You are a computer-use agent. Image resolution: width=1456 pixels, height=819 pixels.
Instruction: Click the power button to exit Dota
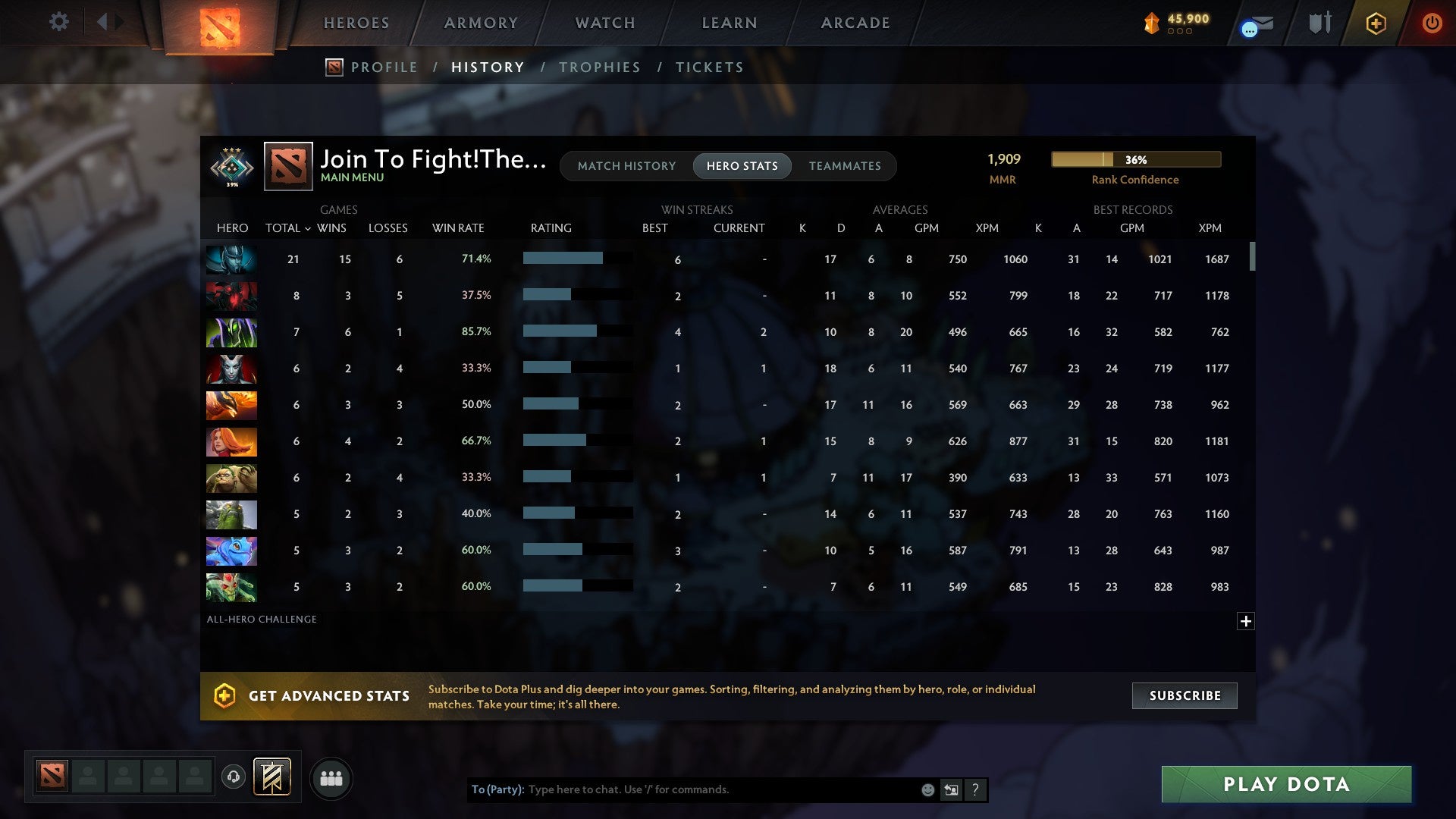(x=1432, y=23)
